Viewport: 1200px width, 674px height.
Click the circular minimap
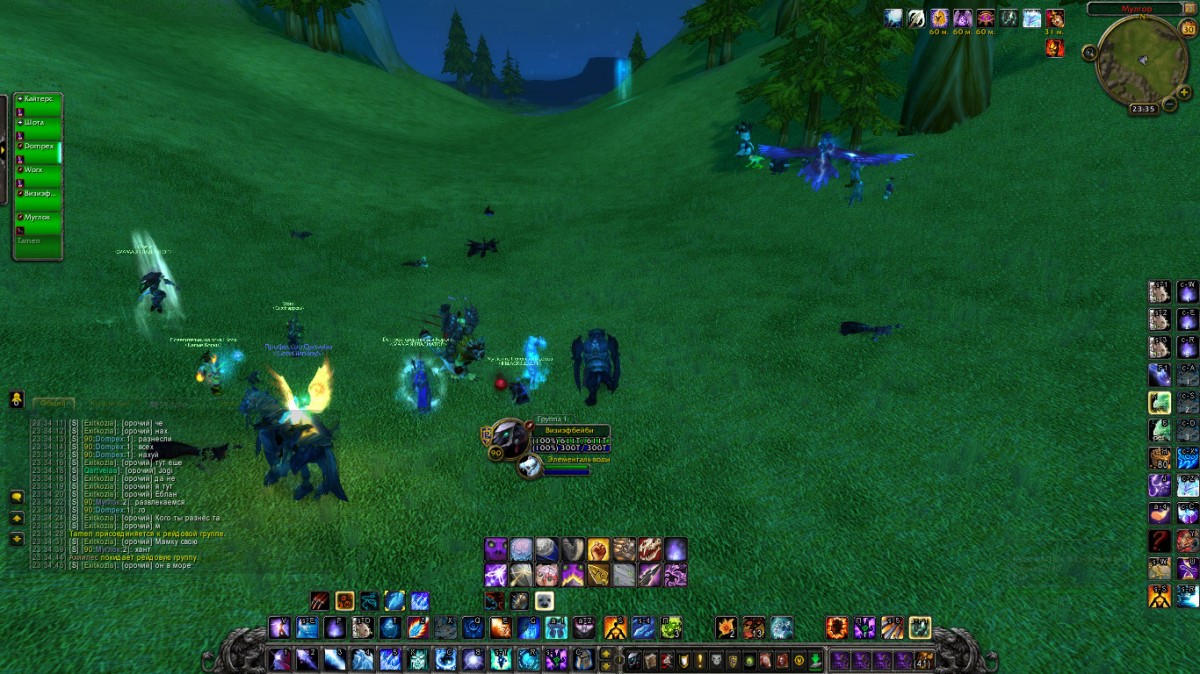pyautogui.click(x=1141, y=59)
